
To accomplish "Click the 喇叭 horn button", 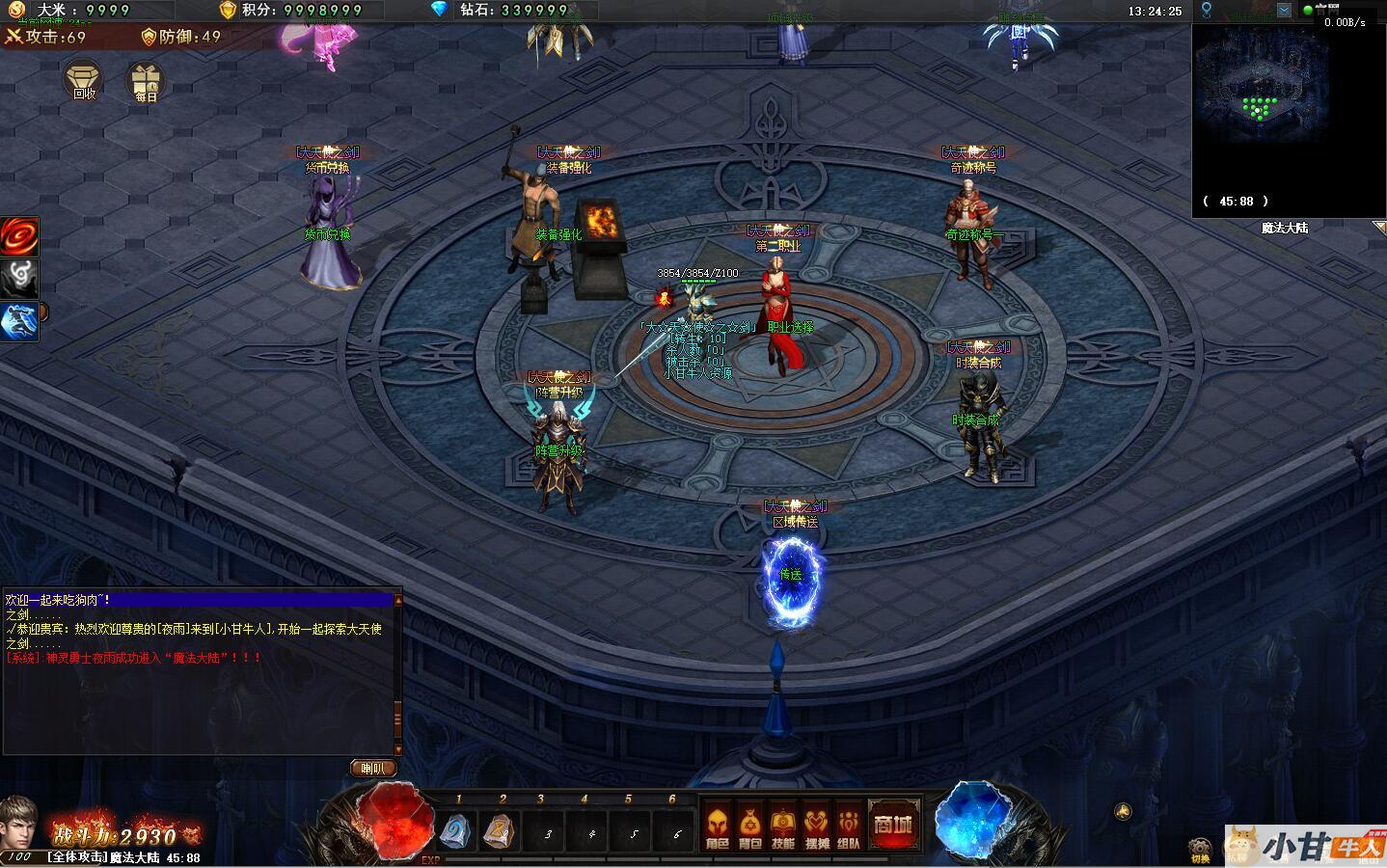I will coord(372,769).
